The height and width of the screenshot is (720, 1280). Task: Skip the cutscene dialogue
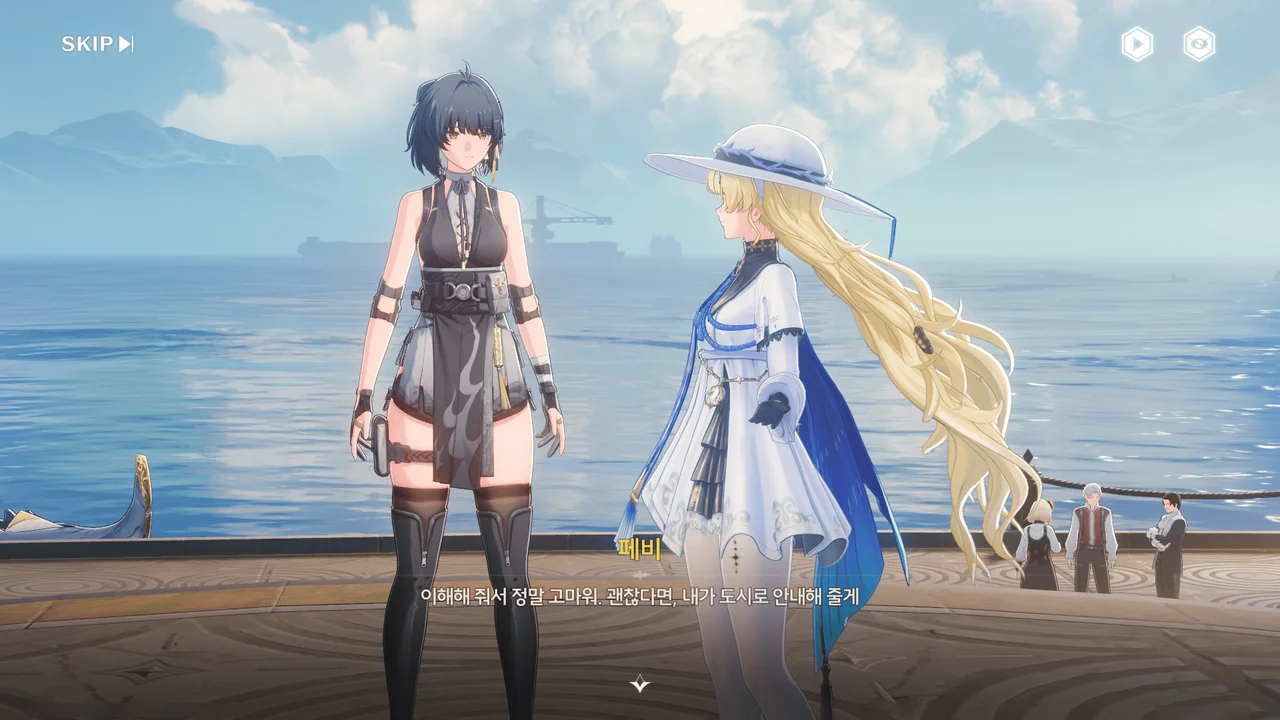[97, 44]
